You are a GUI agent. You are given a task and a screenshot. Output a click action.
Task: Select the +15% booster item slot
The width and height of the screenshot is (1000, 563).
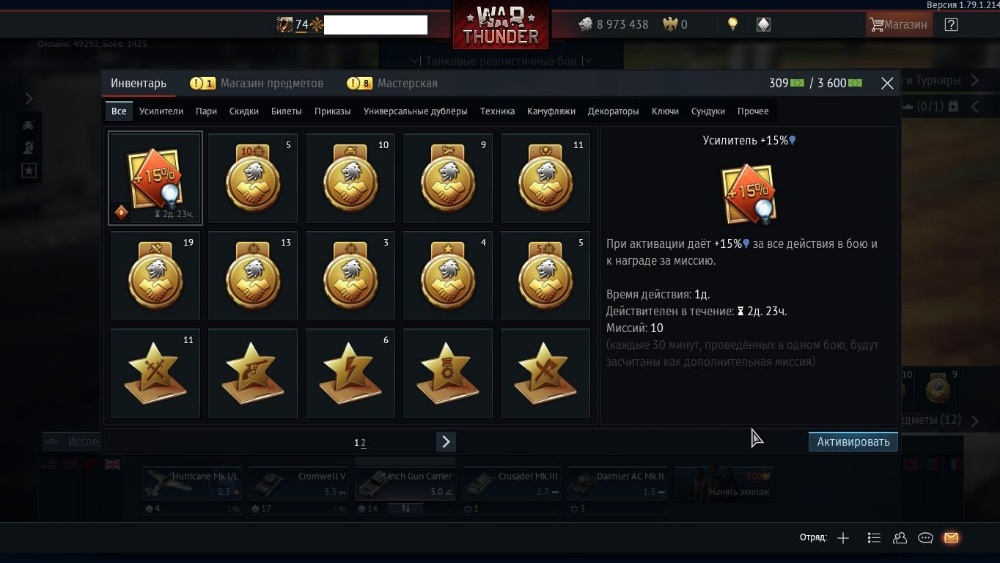(x=155, y=178)
